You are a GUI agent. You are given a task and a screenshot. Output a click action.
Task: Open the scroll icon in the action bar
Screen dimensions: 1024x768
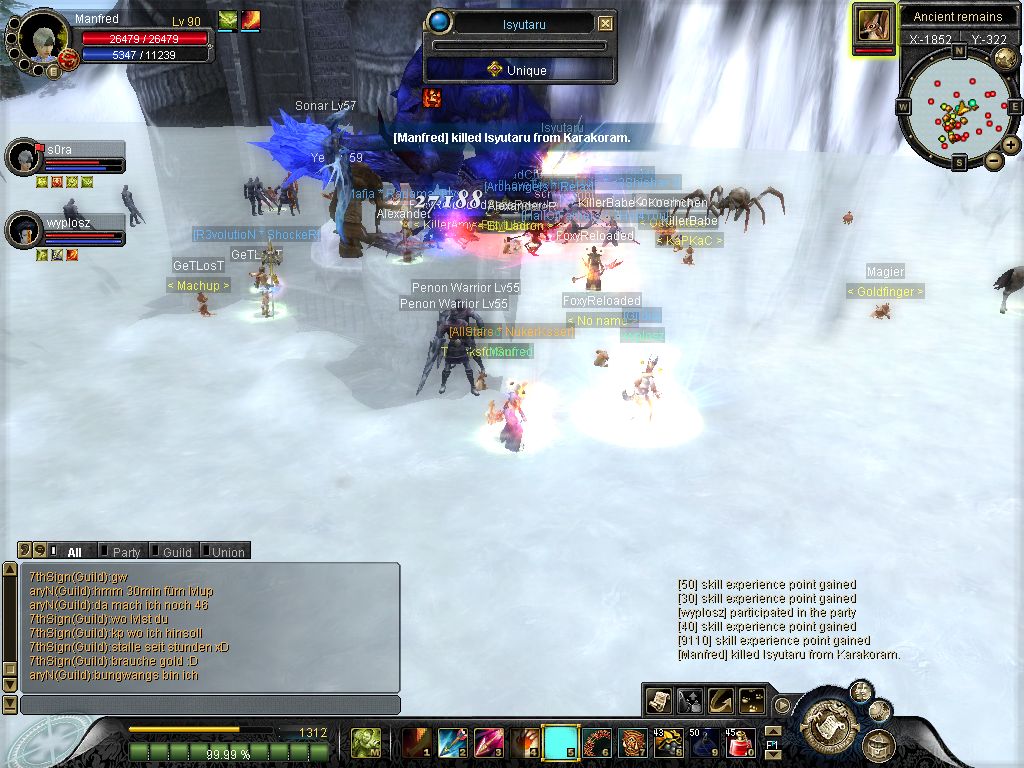(x=659, y=701)
